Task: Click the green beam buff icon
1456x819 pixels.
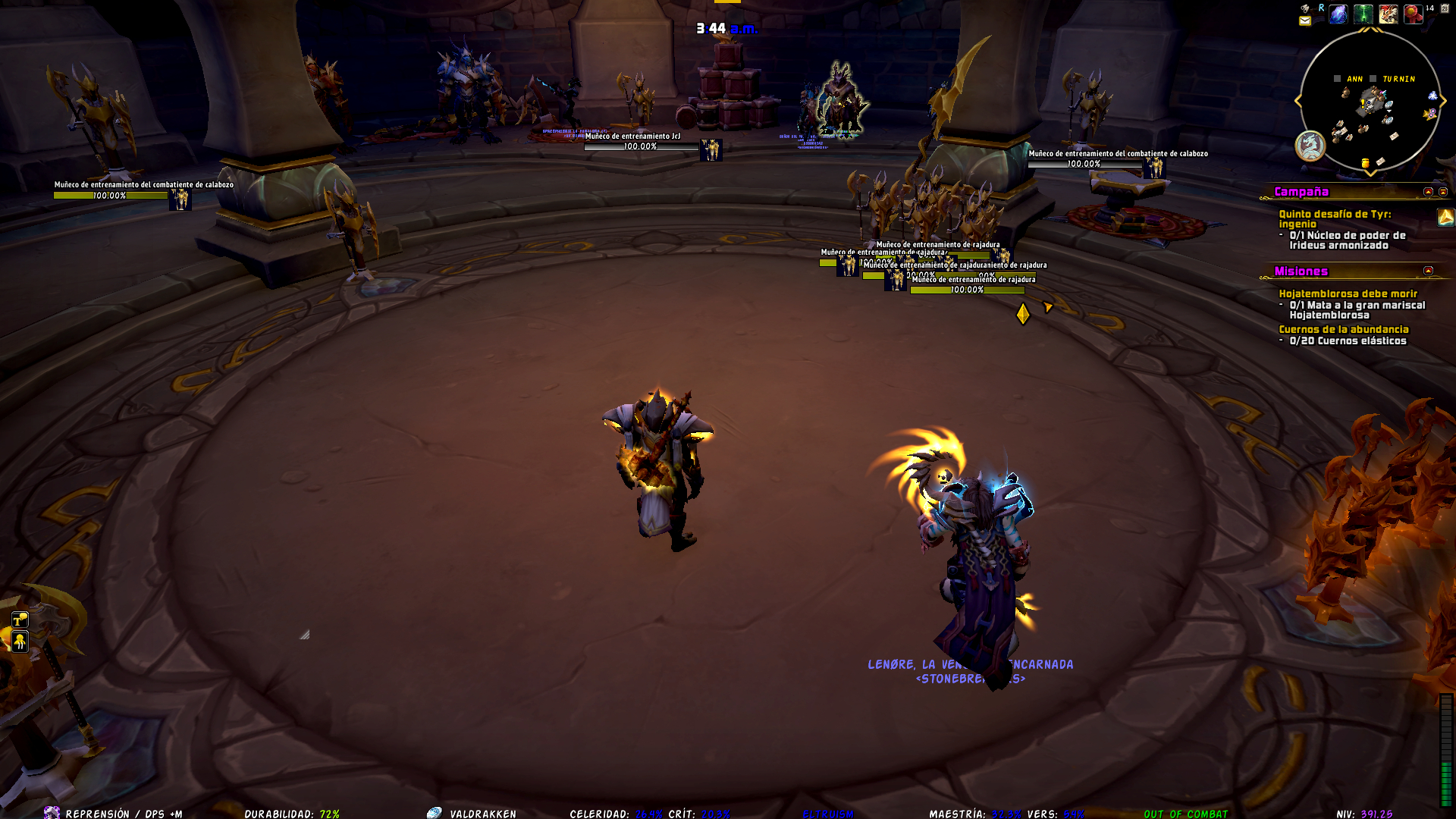Action: tap(1363, 14)
